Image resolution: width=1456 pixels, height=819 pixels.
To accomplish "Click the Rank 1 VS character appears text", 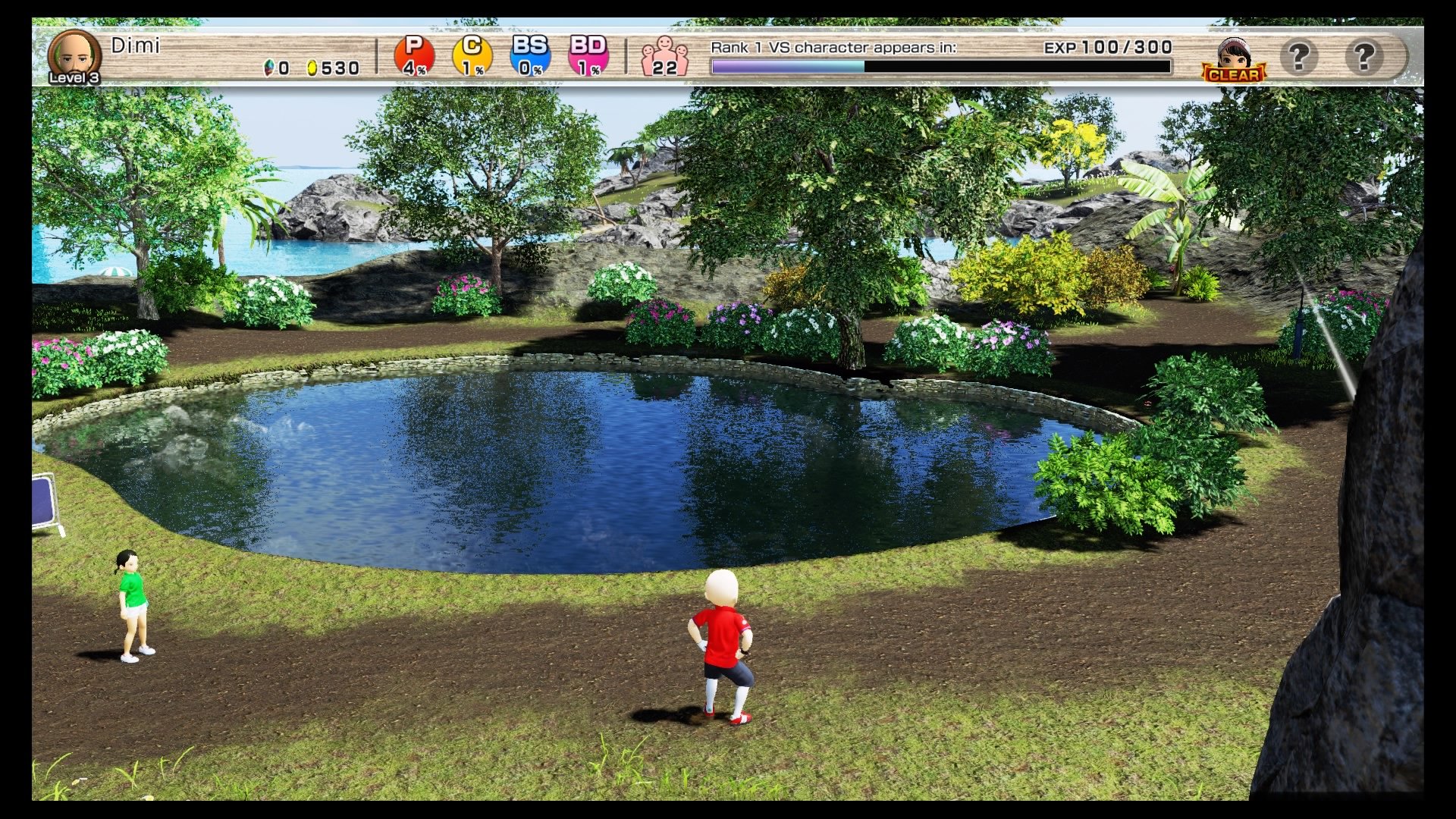I will [833, 47].
